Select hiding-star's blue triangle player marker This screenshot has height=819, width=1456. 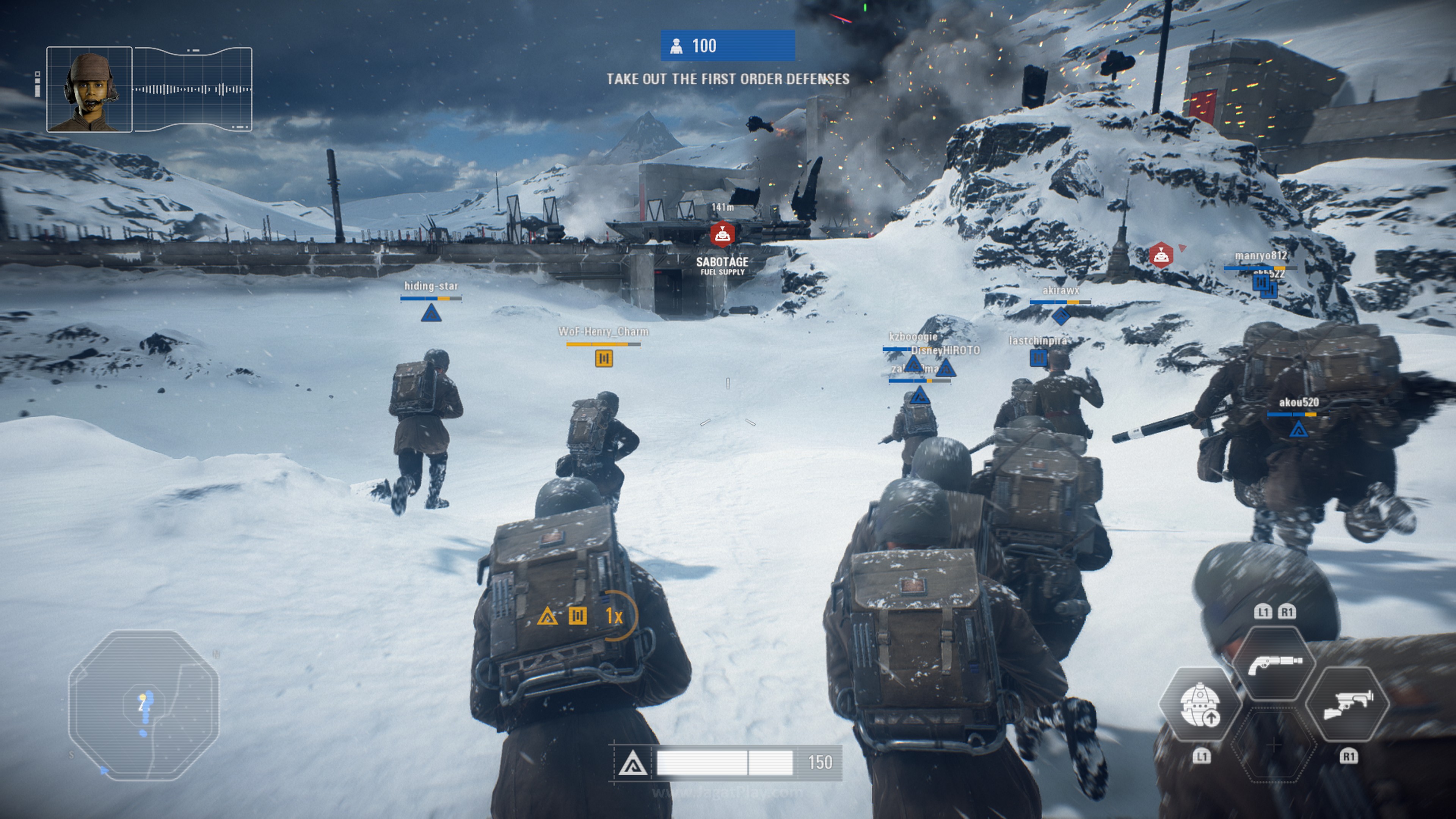click(431, 313)
